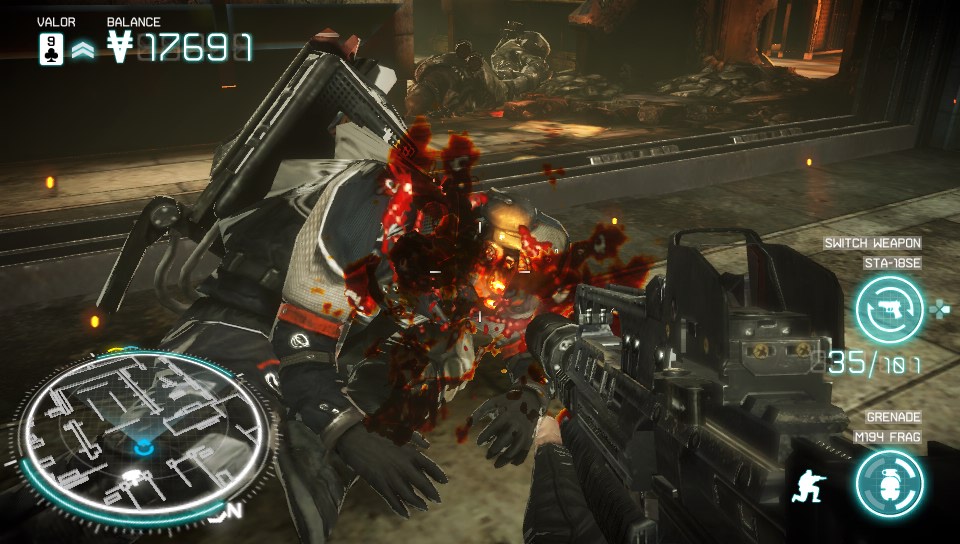Tap the Switch Weapon STA-18SE pistol button

[889, 309]
